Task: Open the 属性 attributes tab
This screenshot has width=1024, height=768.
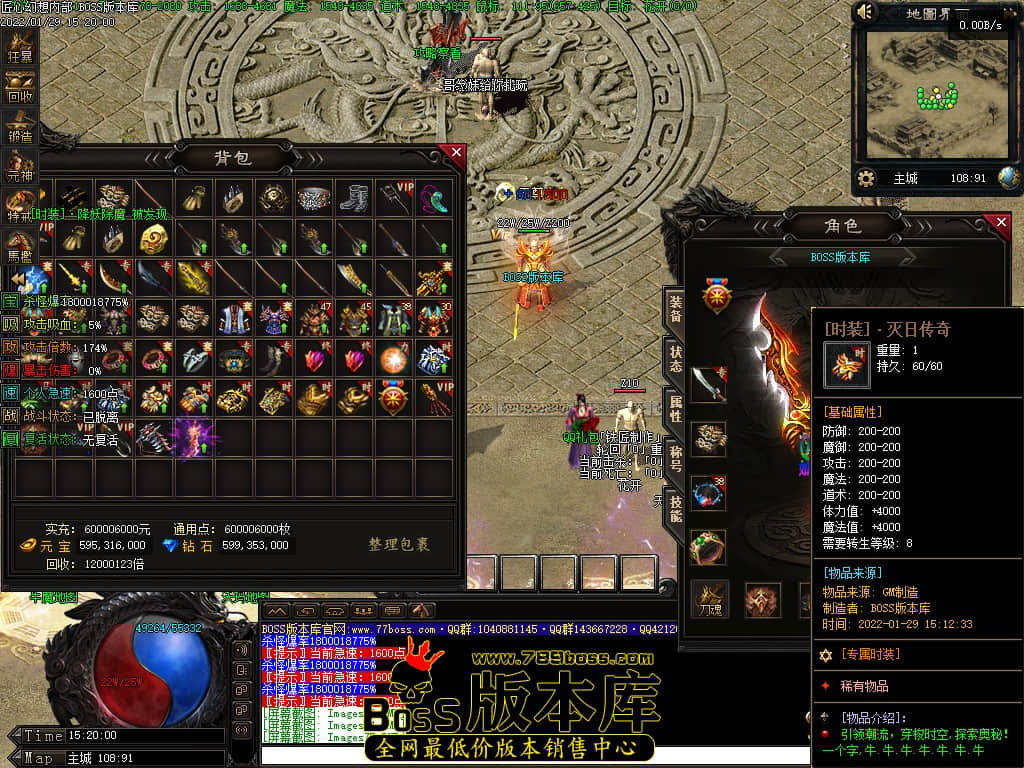Action: coord(675,409)
